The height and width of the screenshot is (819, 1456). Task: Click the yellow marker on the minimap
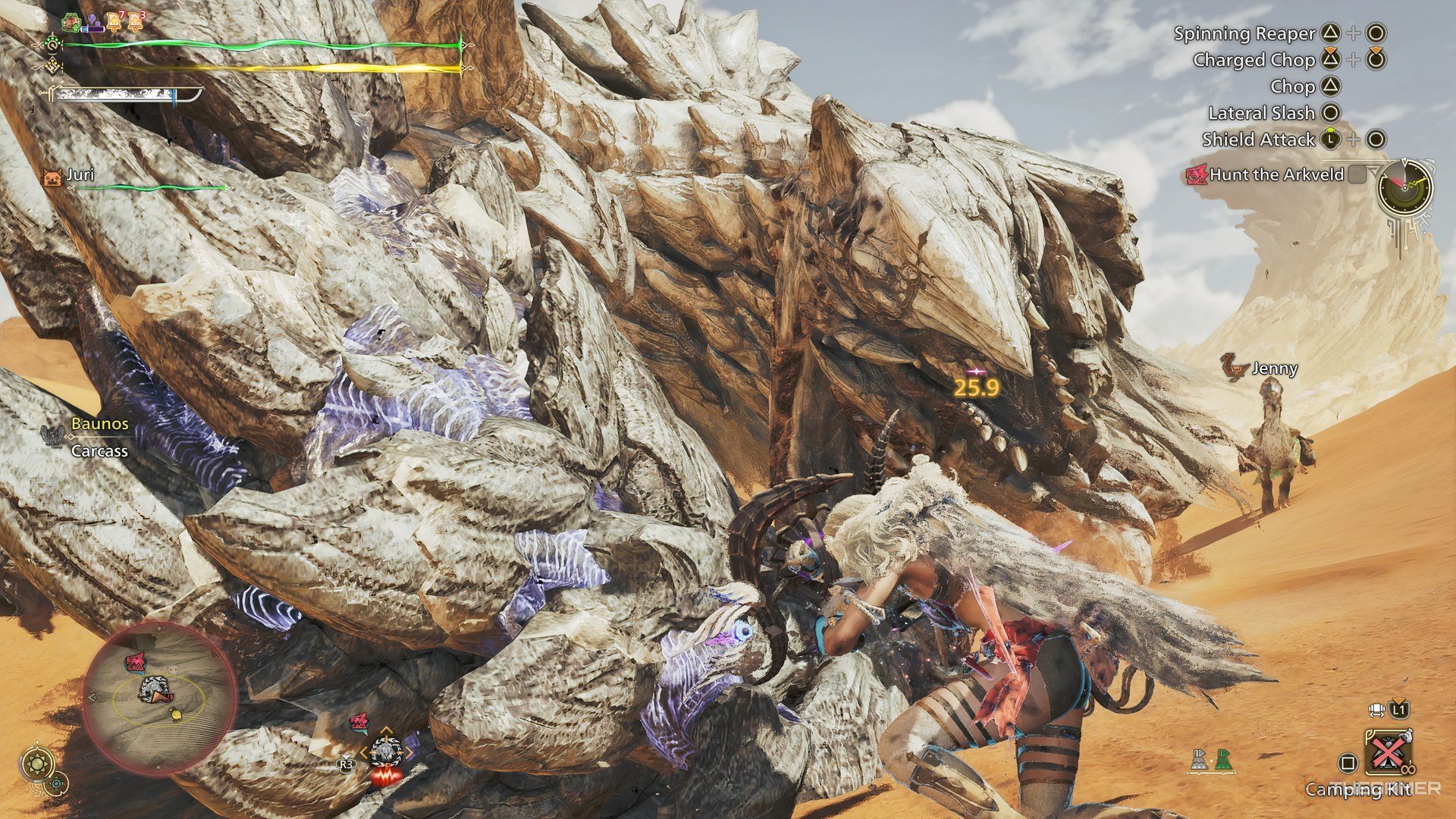point(177,714)
